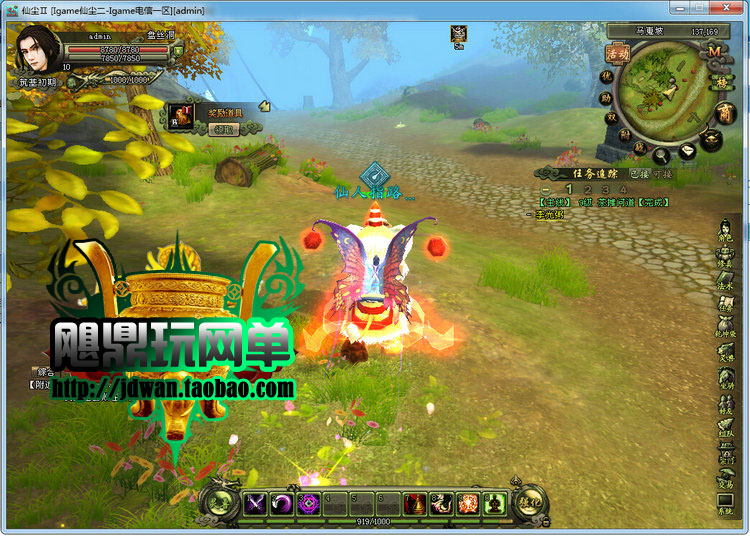Viewport: 750px width, 536px height.
Task: Open the 系统 system menu icon
Action: [x=726, y=503]
